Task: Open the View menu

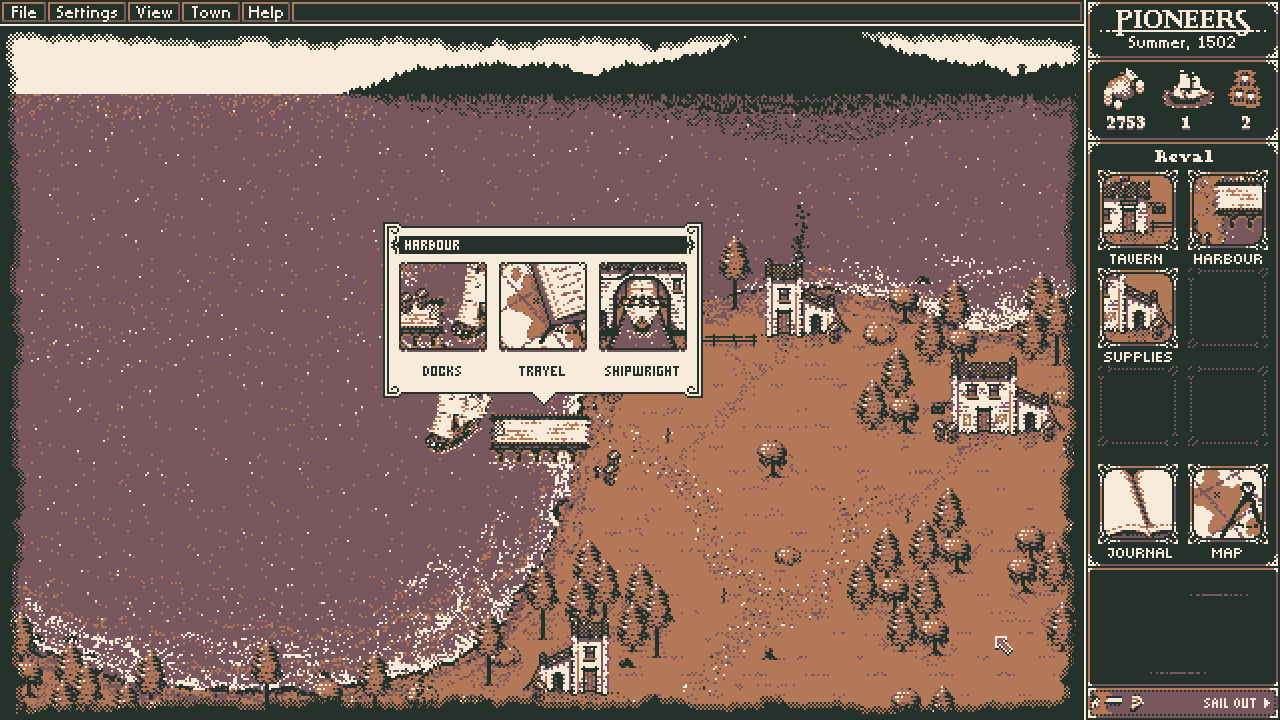Action: click(x=154, y=13)
